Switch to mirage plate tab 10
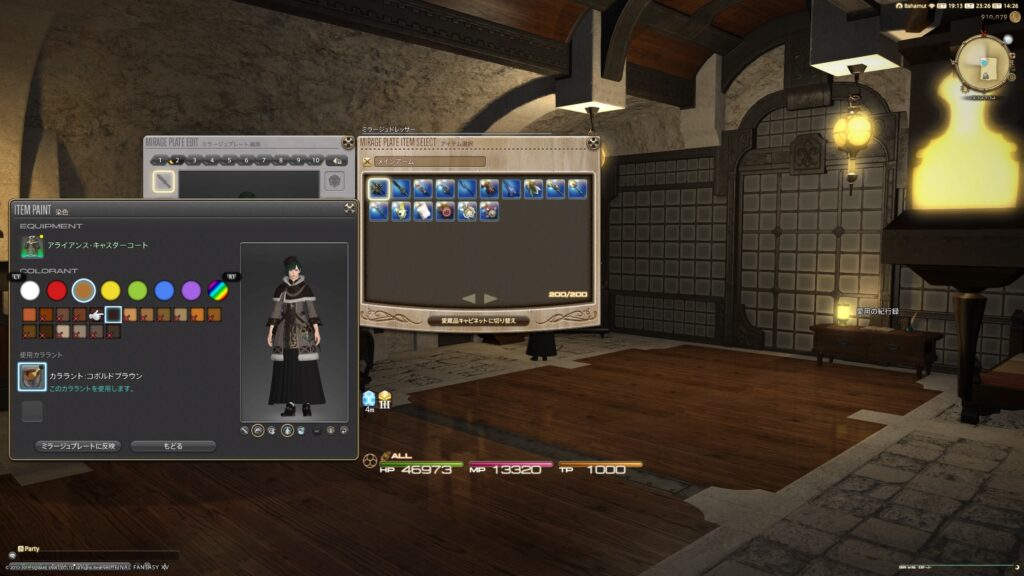The width and height of the screenshot is (1024, 576). pyautogui.click(x=315, y=160)
